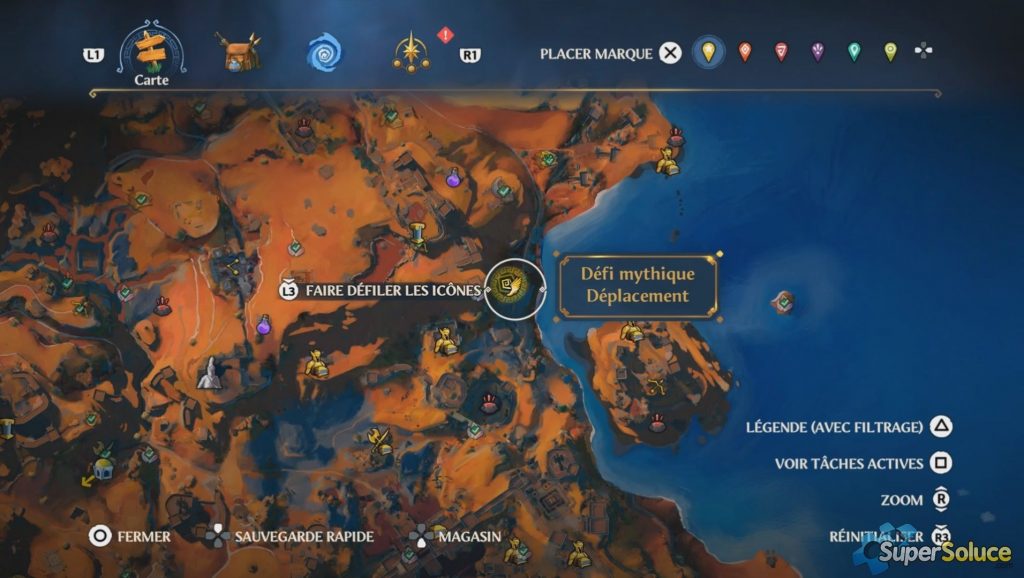
Task: Choose the orange map marker pin
Action: [x=745, y=52]
